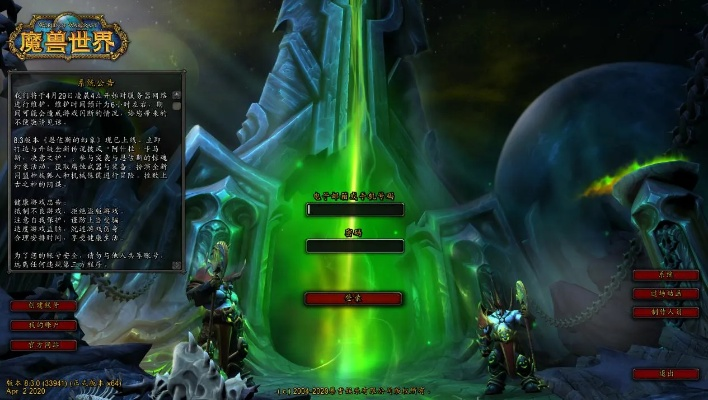The width and height of the screenshot is (708, 400).
Task: Open Create Account (创建账号)
Action: pos(44,306)
